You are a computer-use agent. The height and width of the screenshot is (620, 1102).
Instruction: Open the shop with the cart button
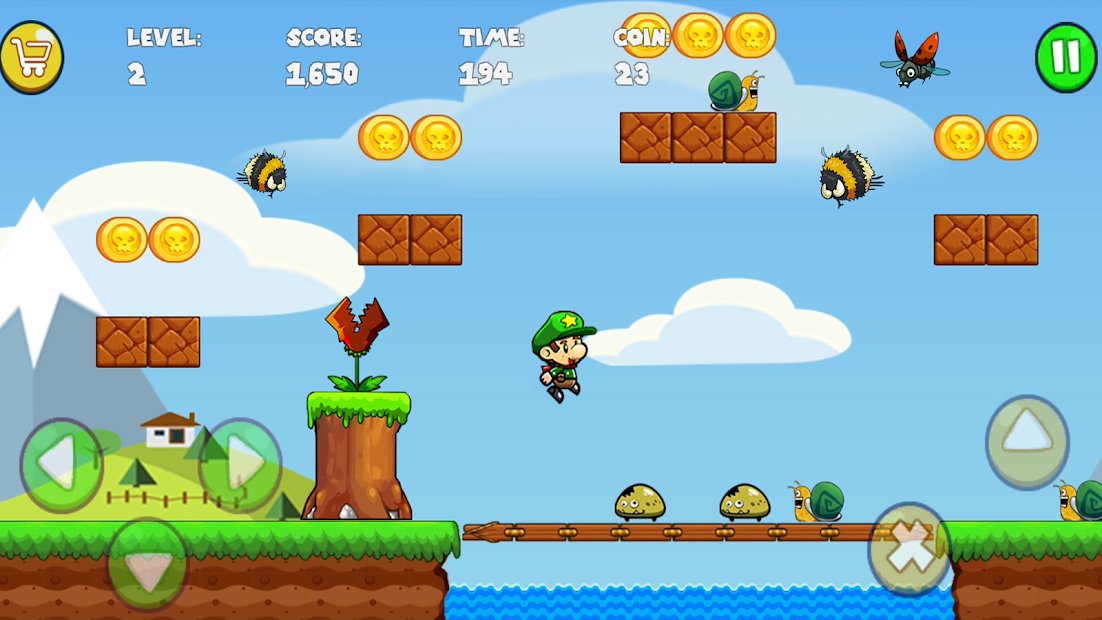[31, 57]
